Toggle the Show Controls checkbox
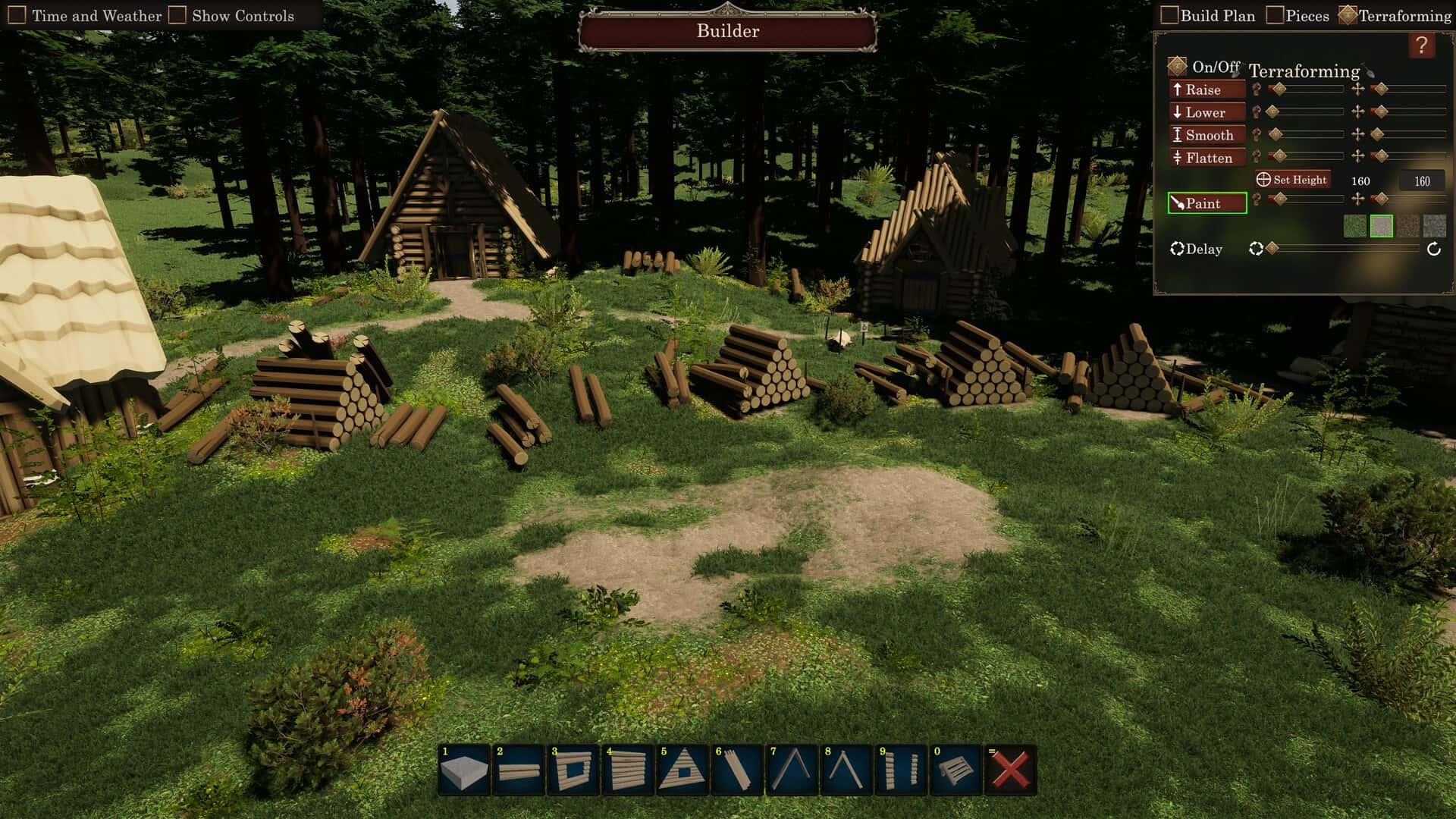 tap(177, 13)
